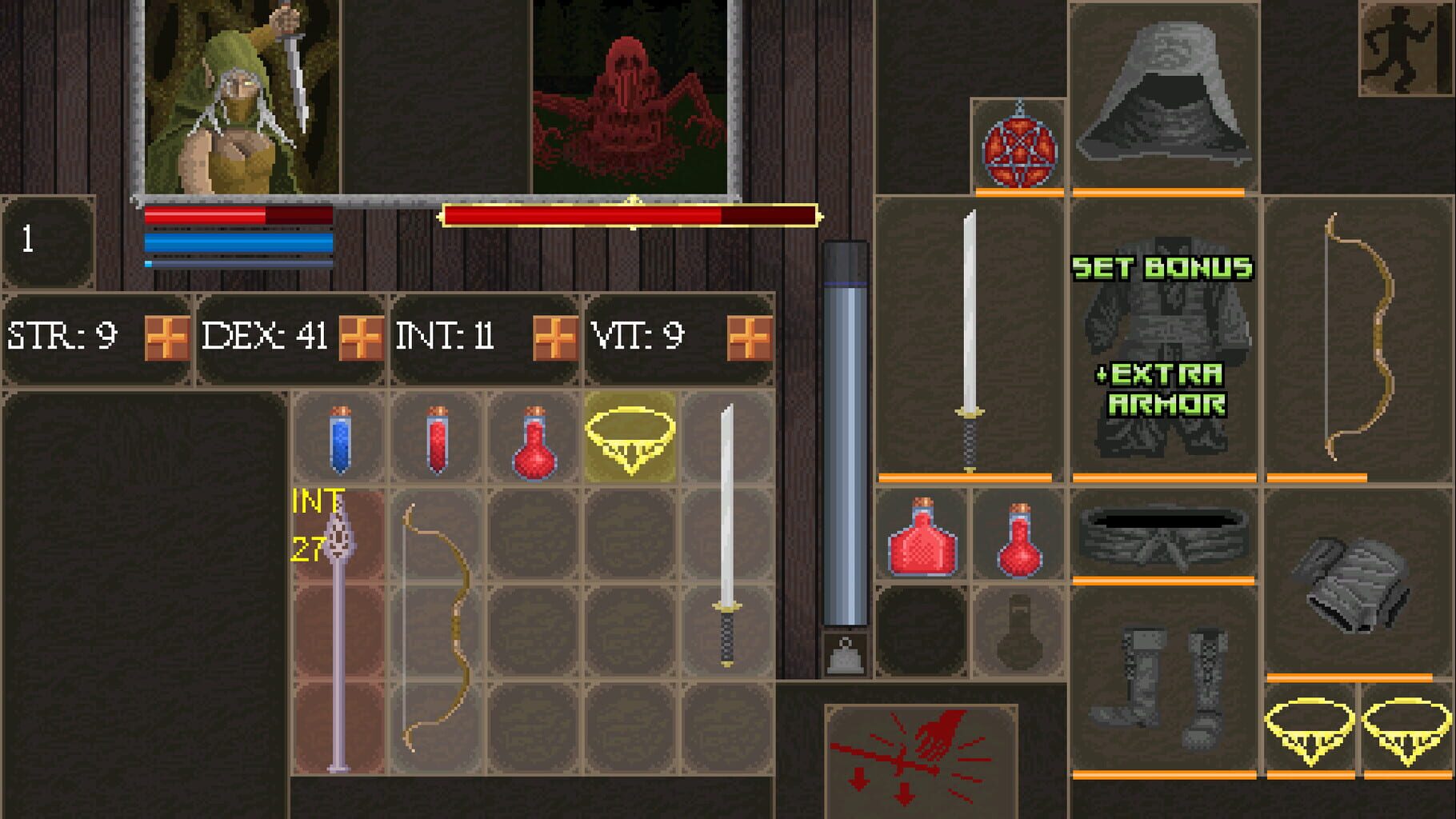Inspect the equipped katana
Viewport: 1456px width, 819px height.
[970, 336]
